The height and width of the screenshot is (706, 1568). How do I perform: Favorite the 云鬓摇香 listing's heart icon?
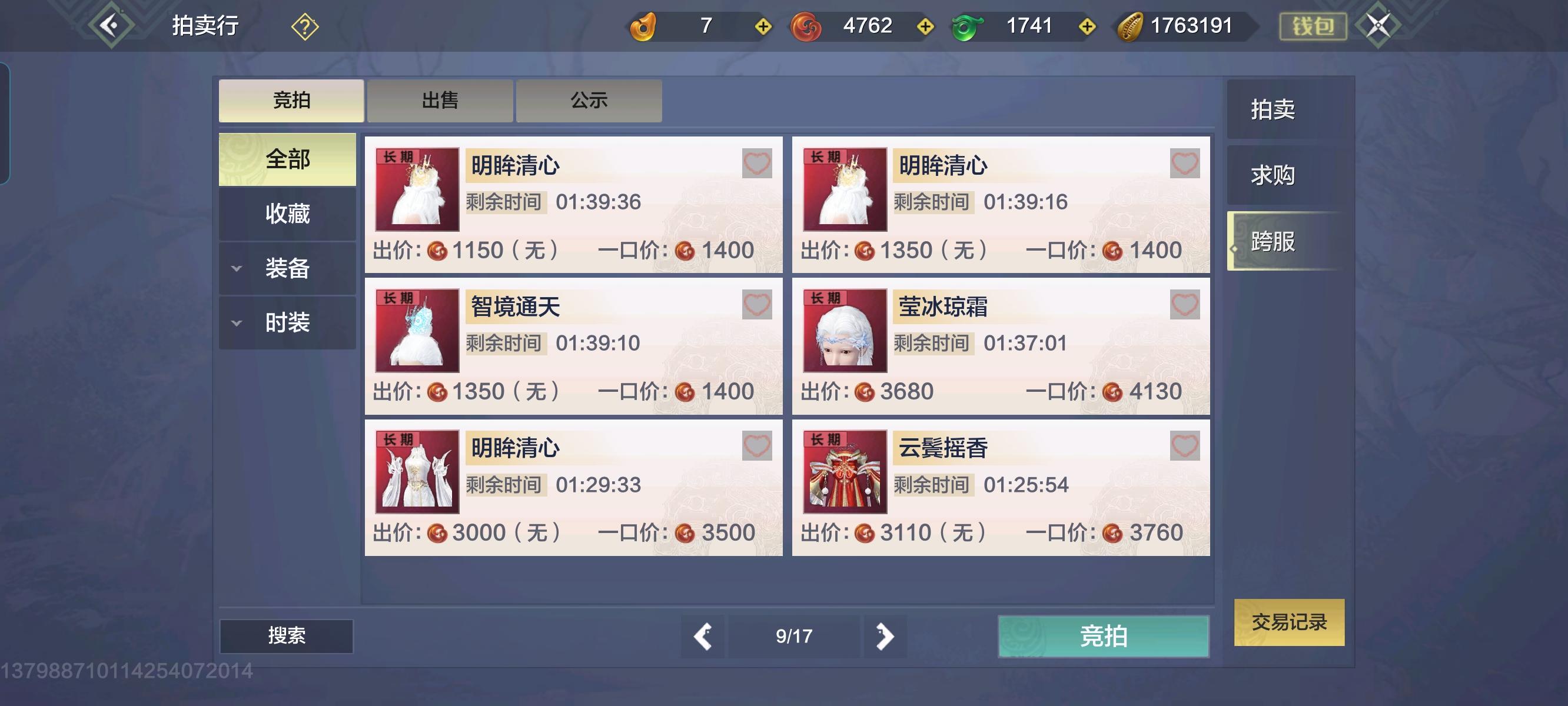click(x=1183, y=446)
